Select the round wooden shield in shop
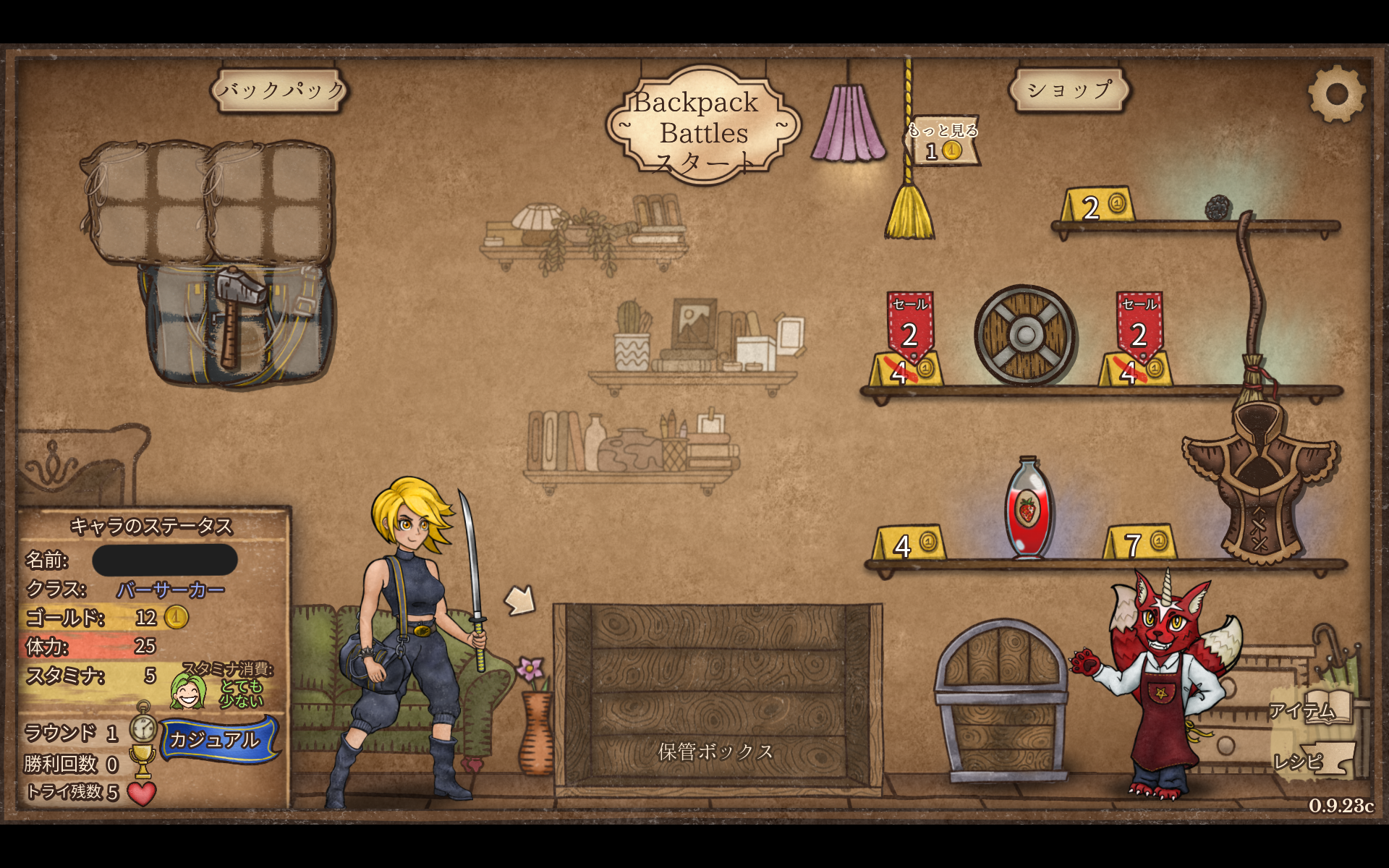This screenshot has height=868, width=1389. [x=1024, y=335]
